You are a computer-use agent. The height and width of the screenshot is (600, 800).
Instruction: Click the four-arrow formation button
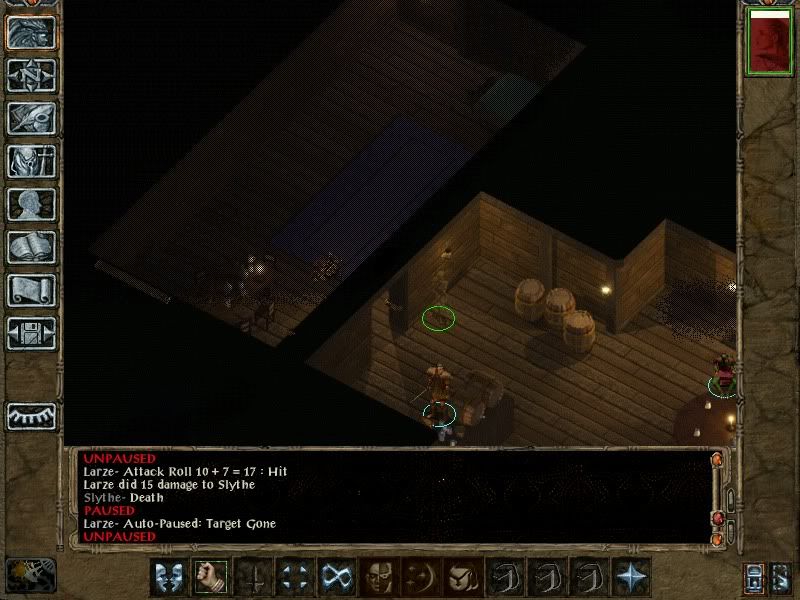point(294,577)
